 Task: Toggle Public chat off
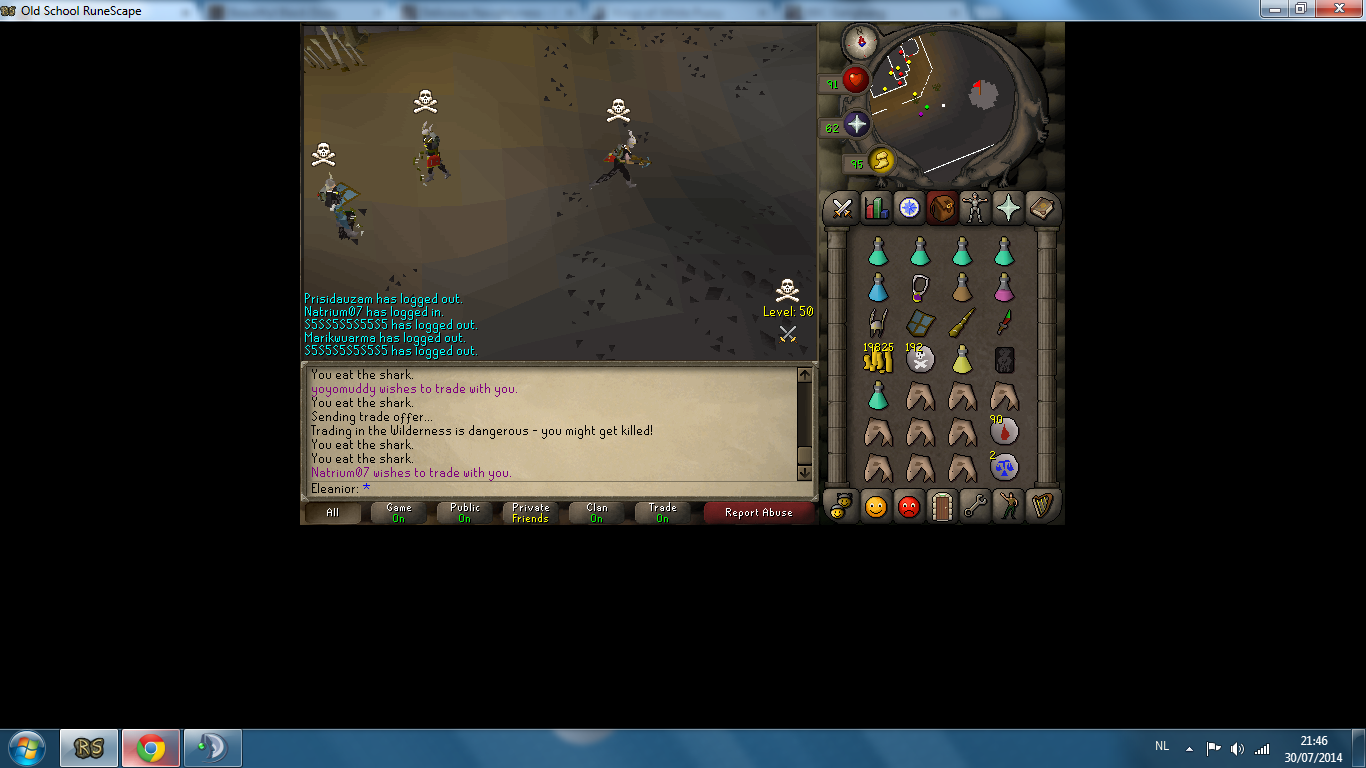(x=464, y=512)
